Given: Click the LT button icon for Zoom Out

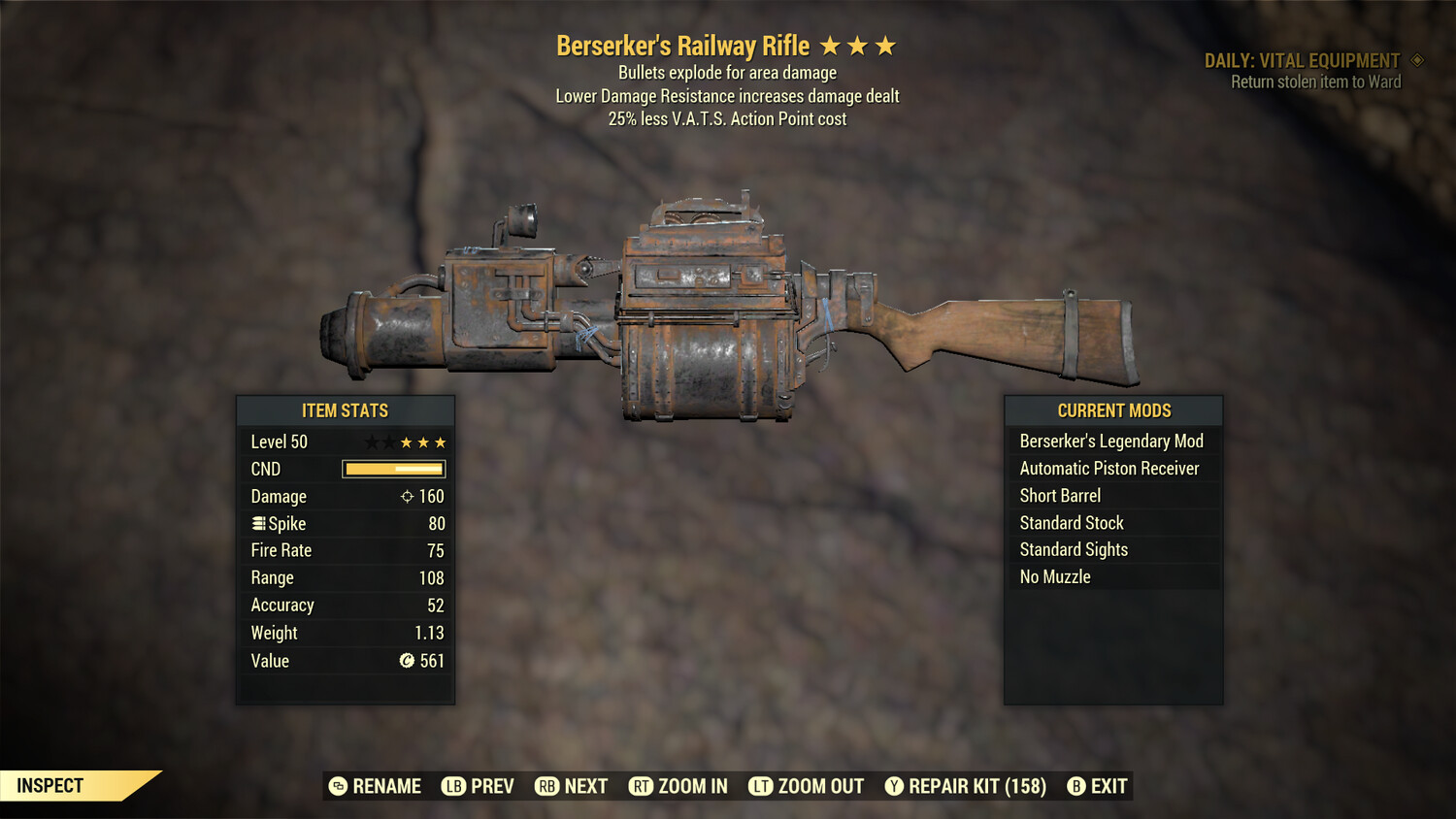Looking at the screenshot, I should (x=759, y=786).
